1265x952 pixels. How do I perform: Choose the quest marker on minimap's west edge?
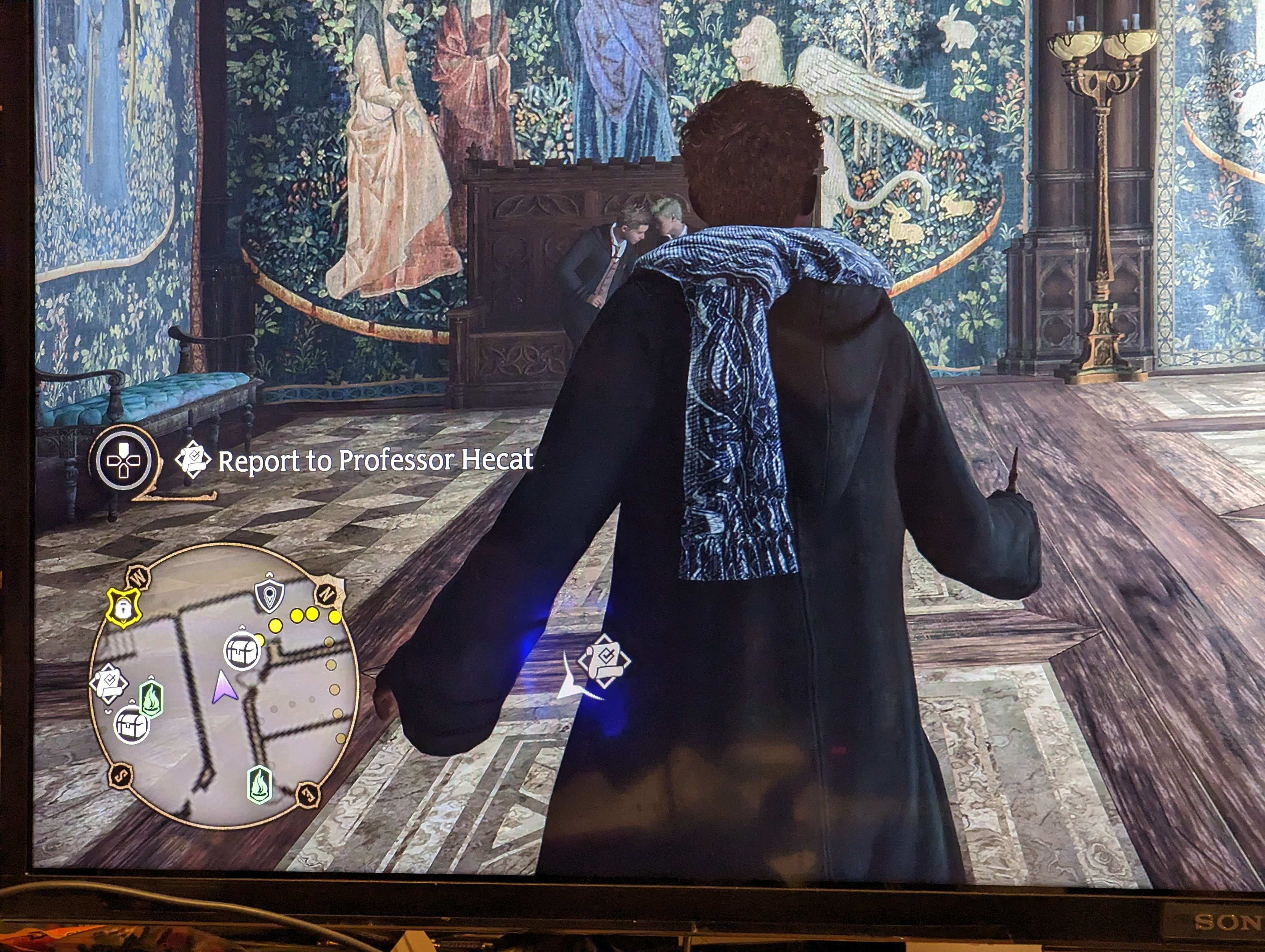(x=109, y=682)
